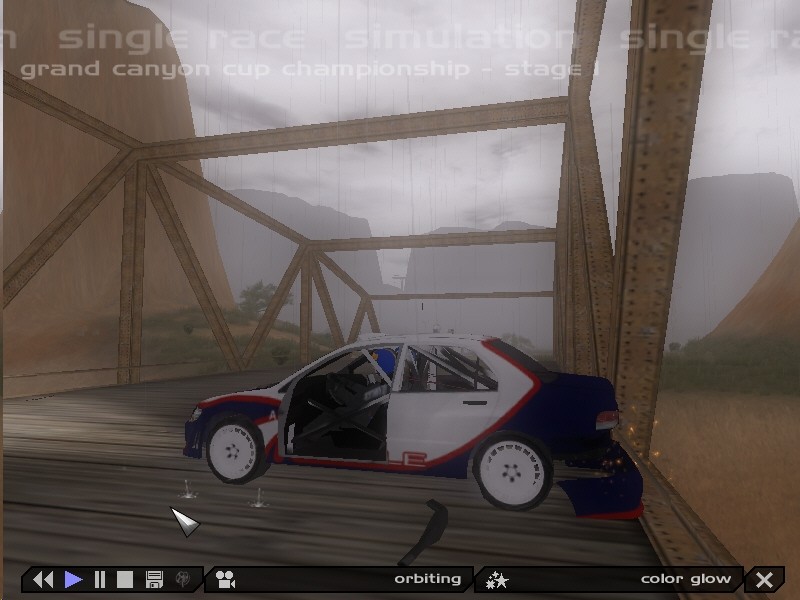Rewind the replay

click(43, 579)
